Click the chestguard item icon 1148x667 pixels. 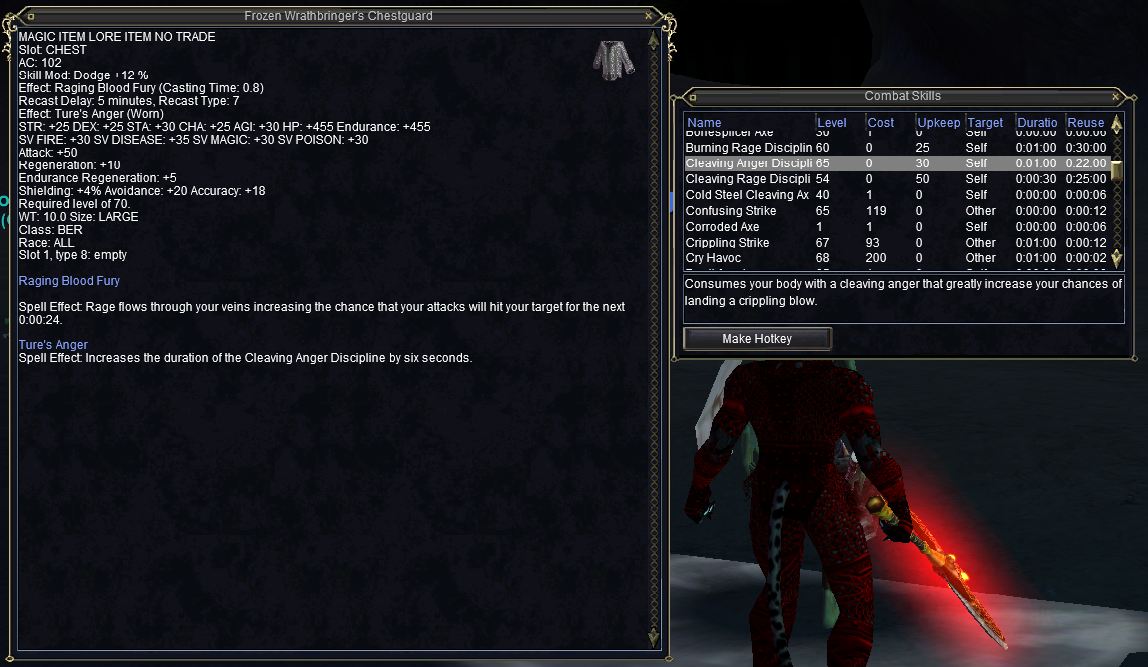611,58
